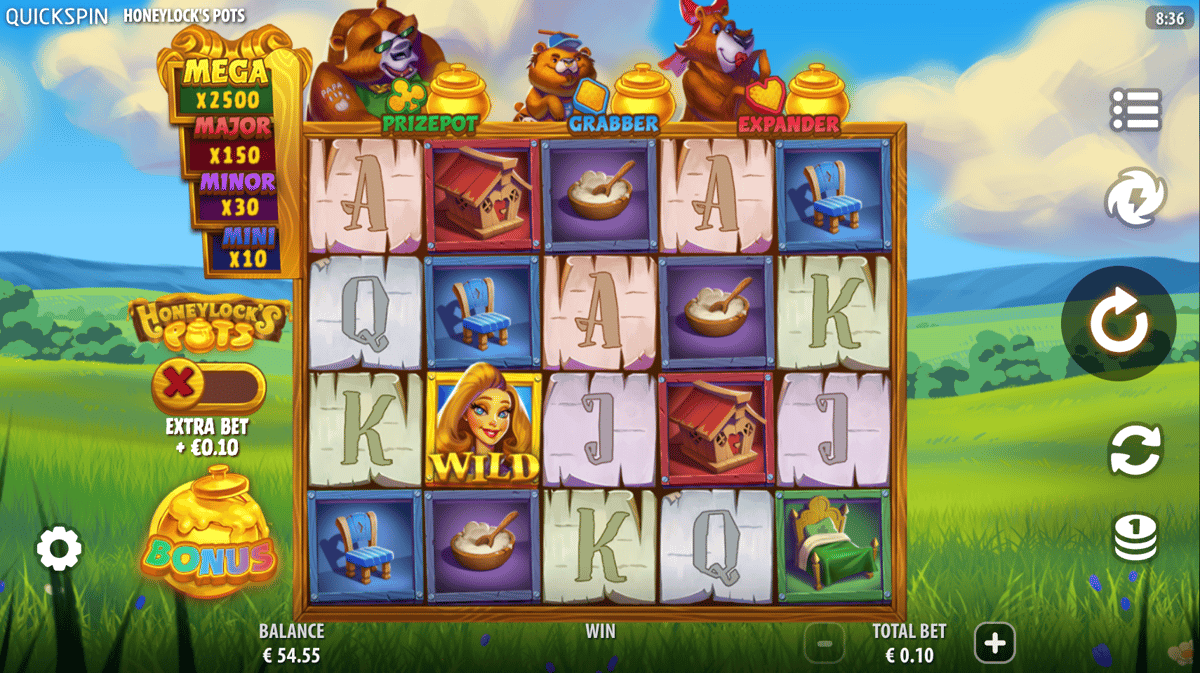Screen dimensions: 1200x673
Task: Open bet settings via the coin stack icon
Action: pos(1135,538)
